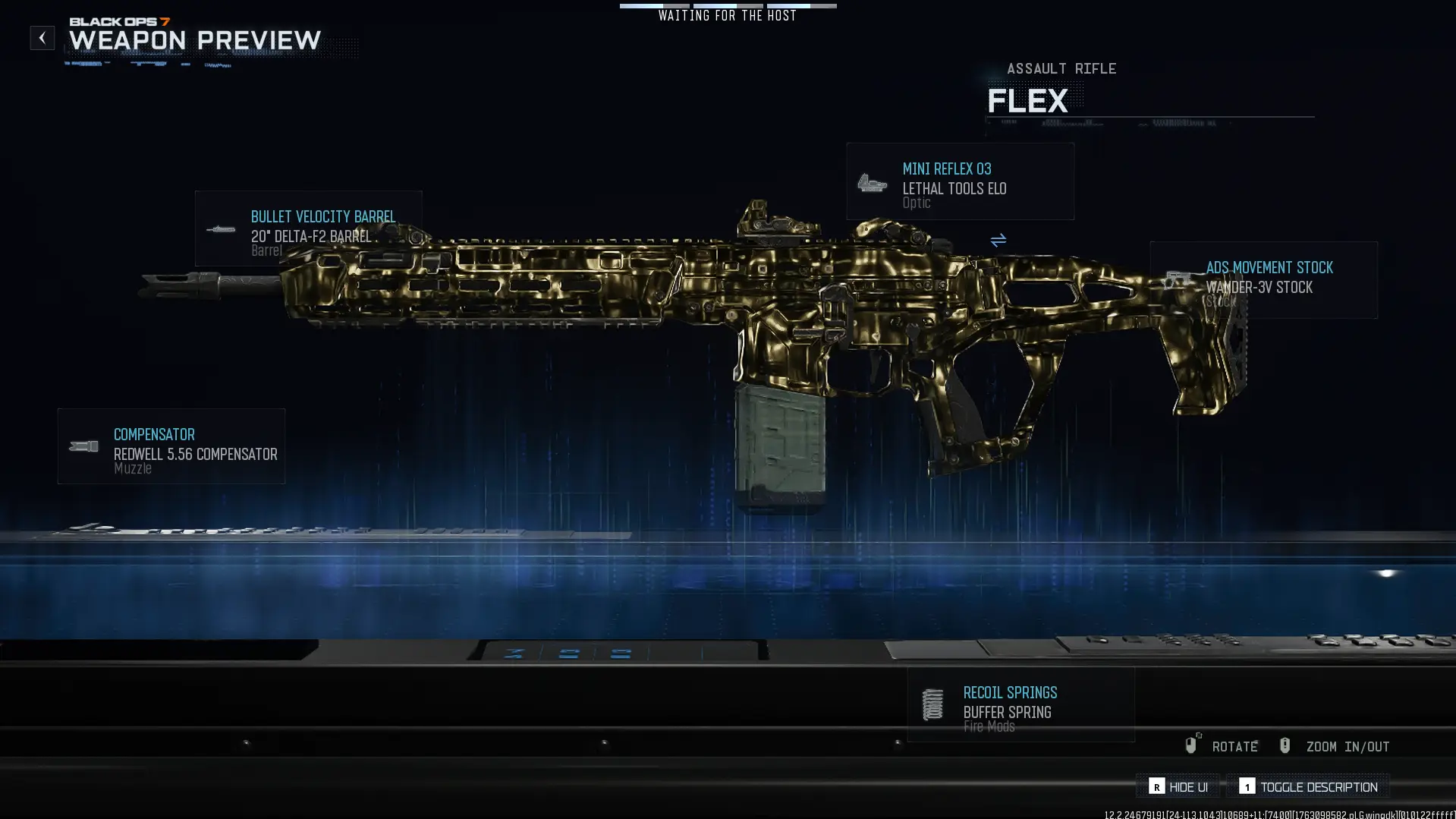Hide the UI overlay
The image size is (1456, 819).
pyautogui.click(x=1178, y=787)
